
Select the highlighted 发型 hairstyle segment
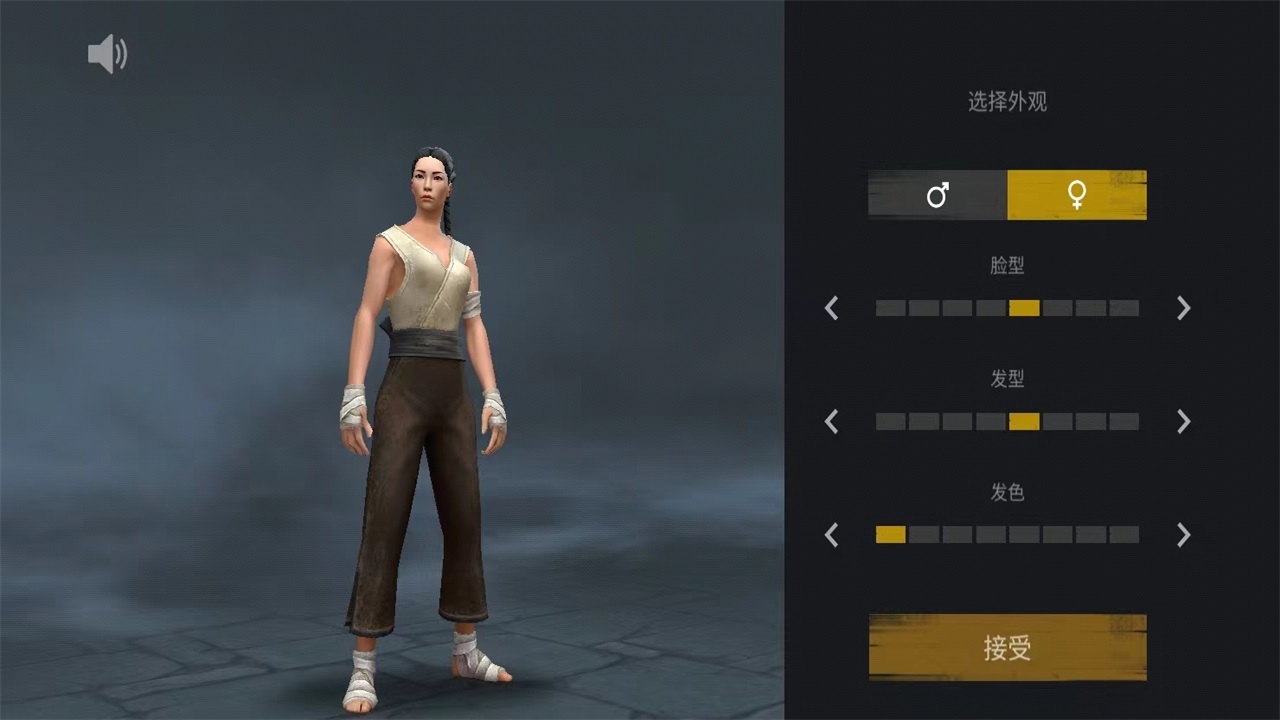(1024, 421)
